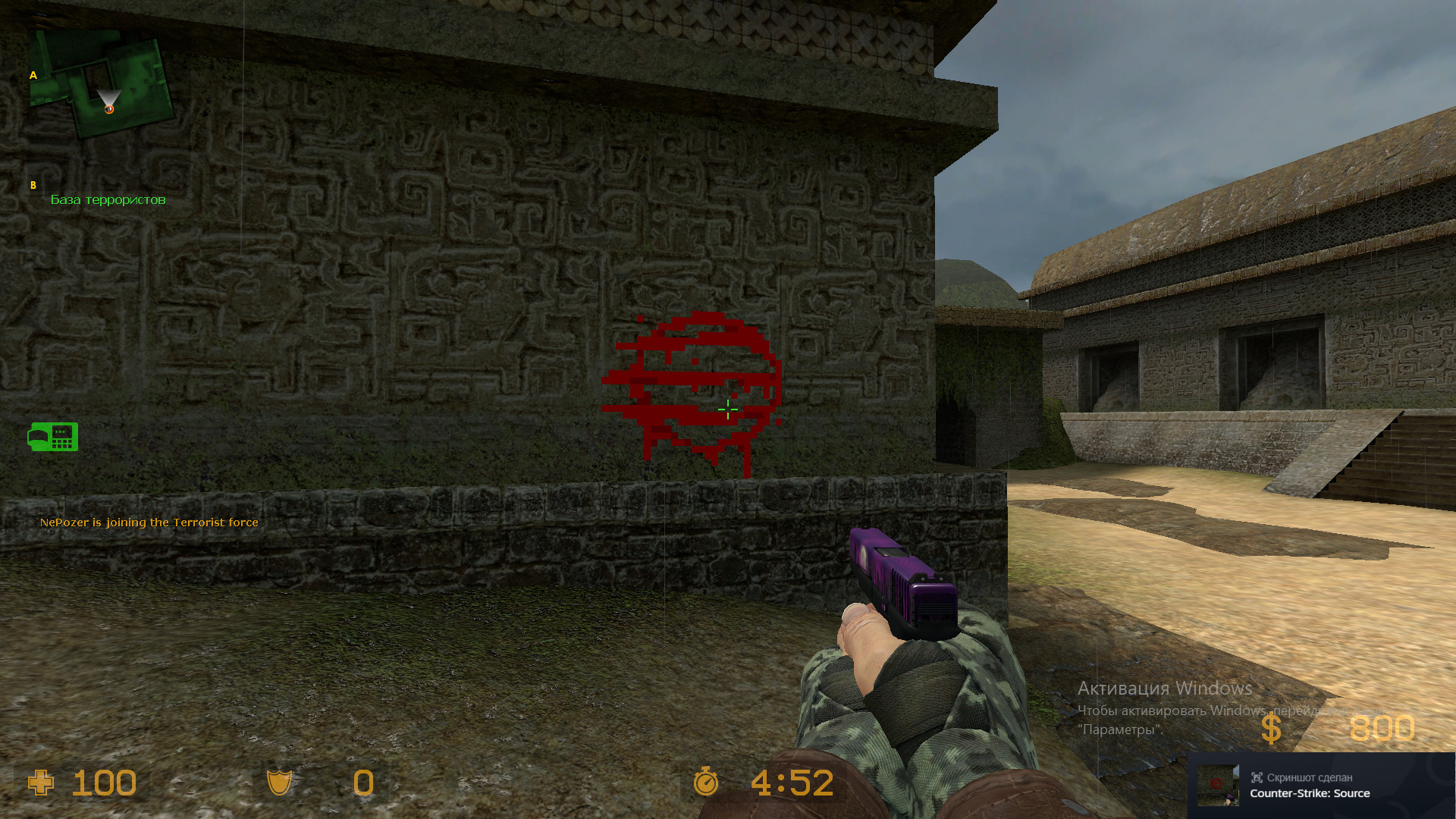Screen dimensions: 1456x819
Task: Click the bombsite B letter on the radar
Action: [x=33, y=184]
